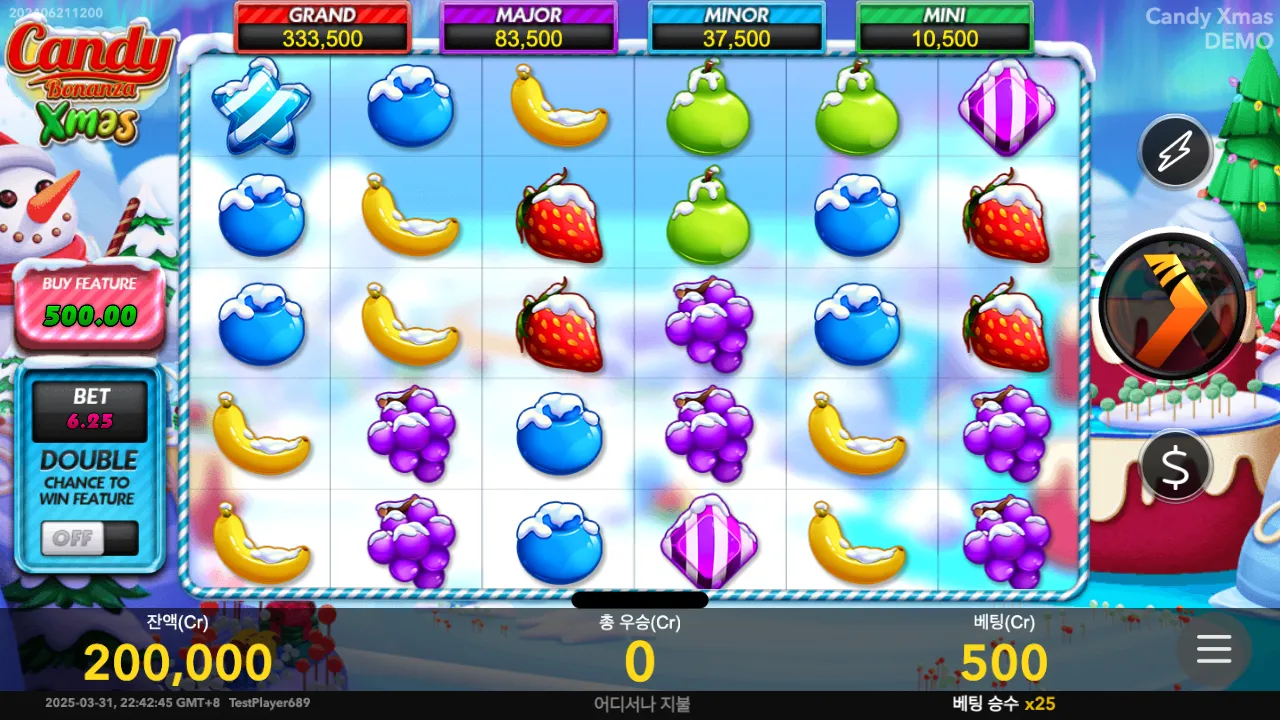The height and width of the screenshot is (720, 1280).
Task: Select the striped blue star symbol
Action: click(x=260, y=108)
